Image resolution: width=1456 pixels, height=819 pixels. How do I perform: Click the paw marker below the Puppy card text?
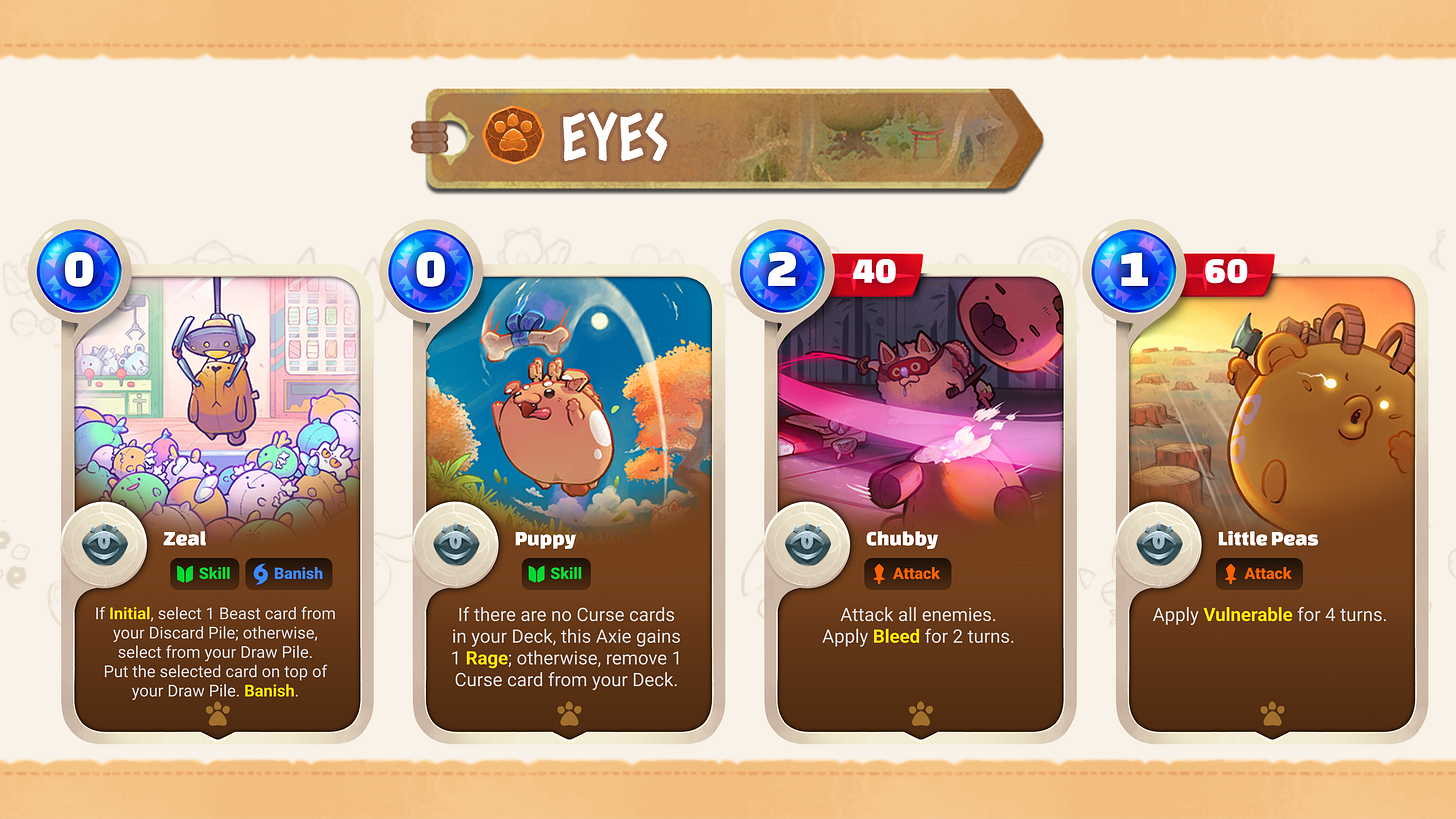(x=568, y=714)
